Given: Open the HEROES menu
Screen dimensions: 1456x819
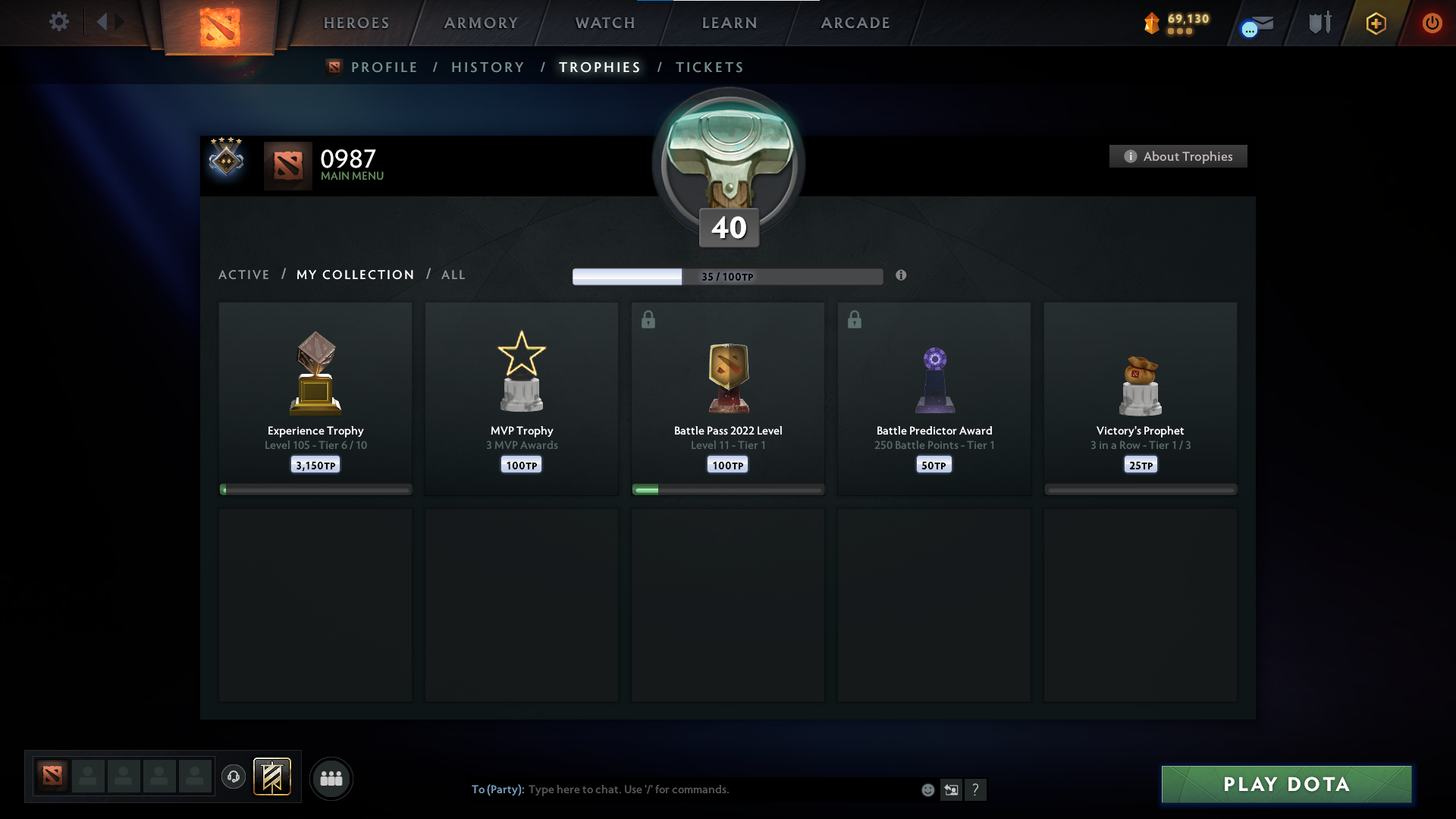Looking at the screenshot, I should coord(356,23).
